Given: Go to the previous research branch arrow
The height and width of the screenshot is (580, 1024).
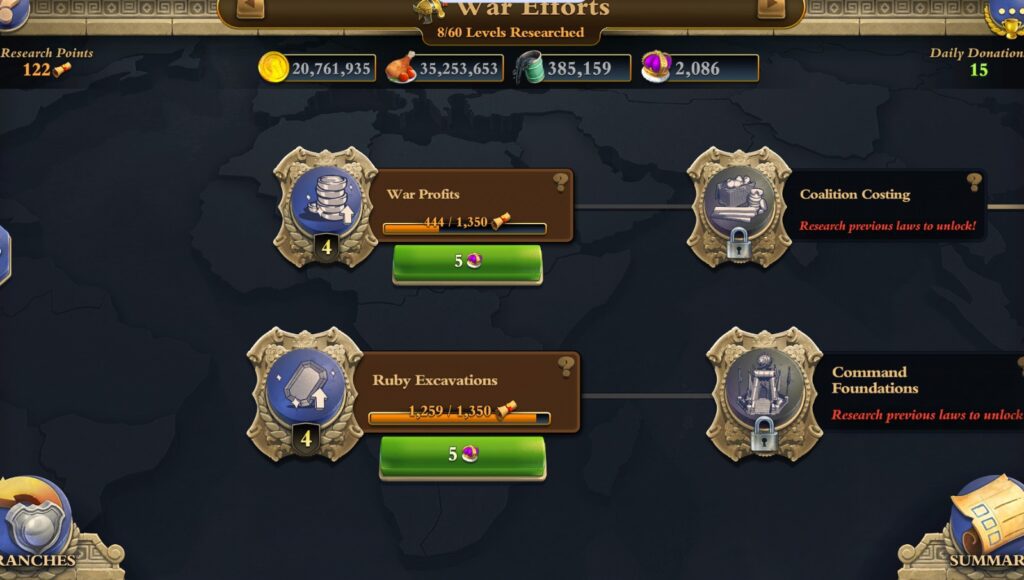Looking at the screenshot, I should pos(250,8).
